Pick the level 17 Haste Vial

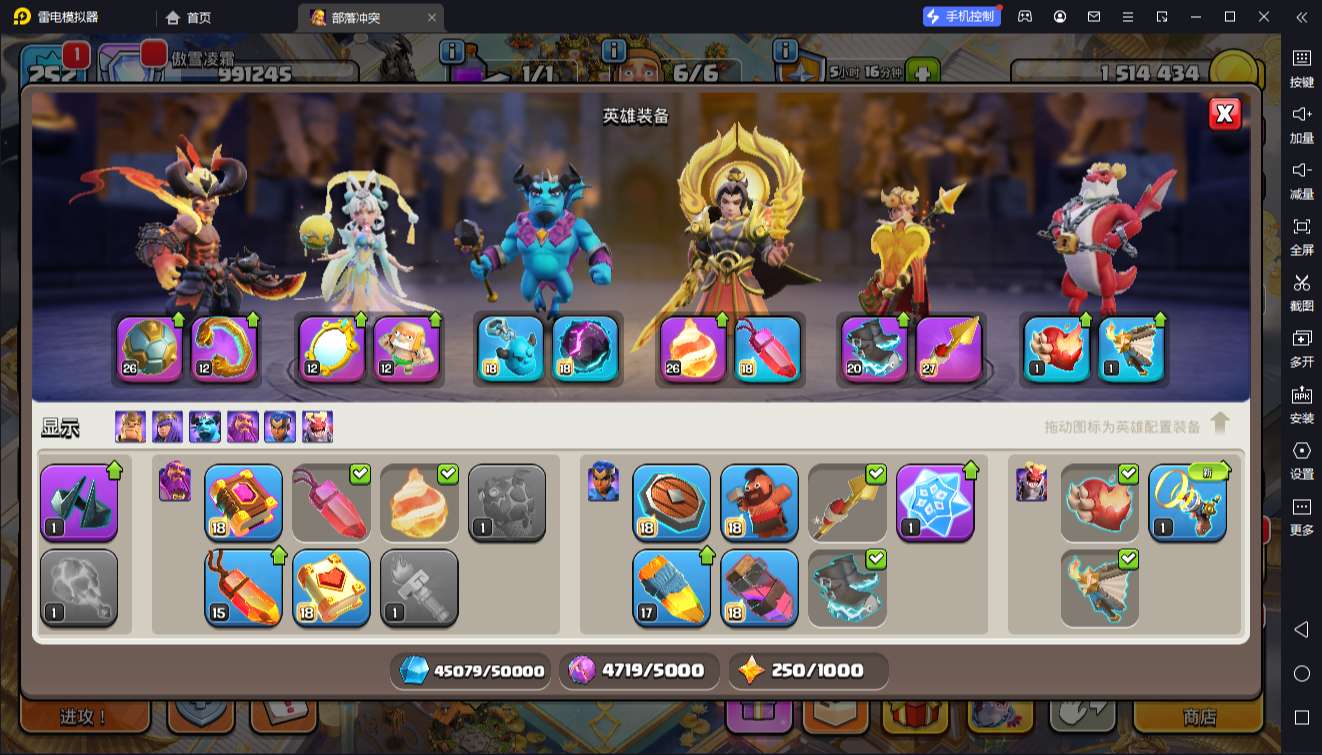[x=671, y=586]
